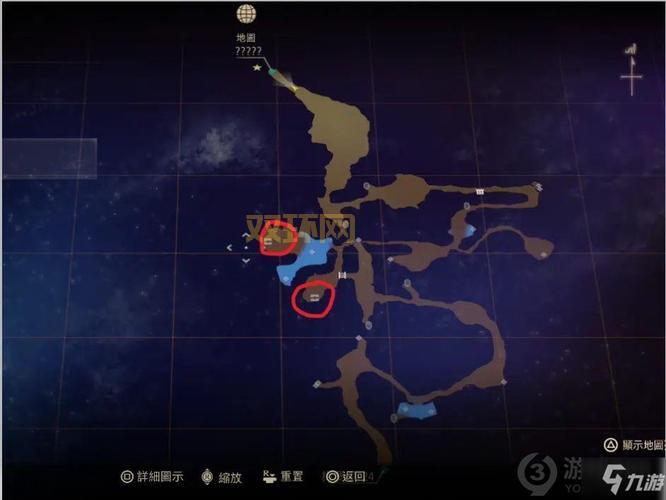Click the 返回 back option
The image size is (666, 500).
click(345, 478)
